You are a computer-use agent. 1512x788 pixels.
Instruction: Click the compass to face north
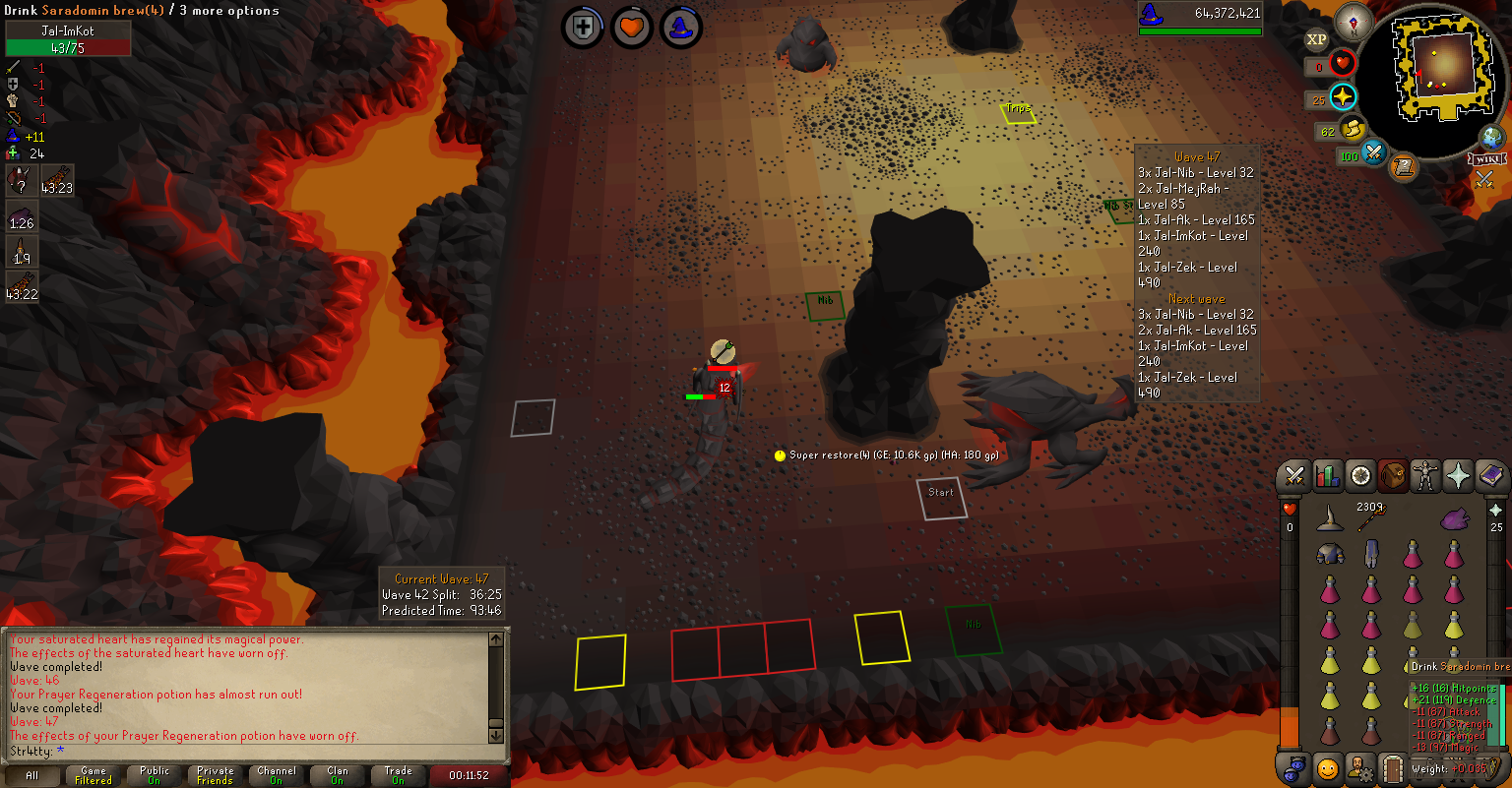coord(1354,24)
